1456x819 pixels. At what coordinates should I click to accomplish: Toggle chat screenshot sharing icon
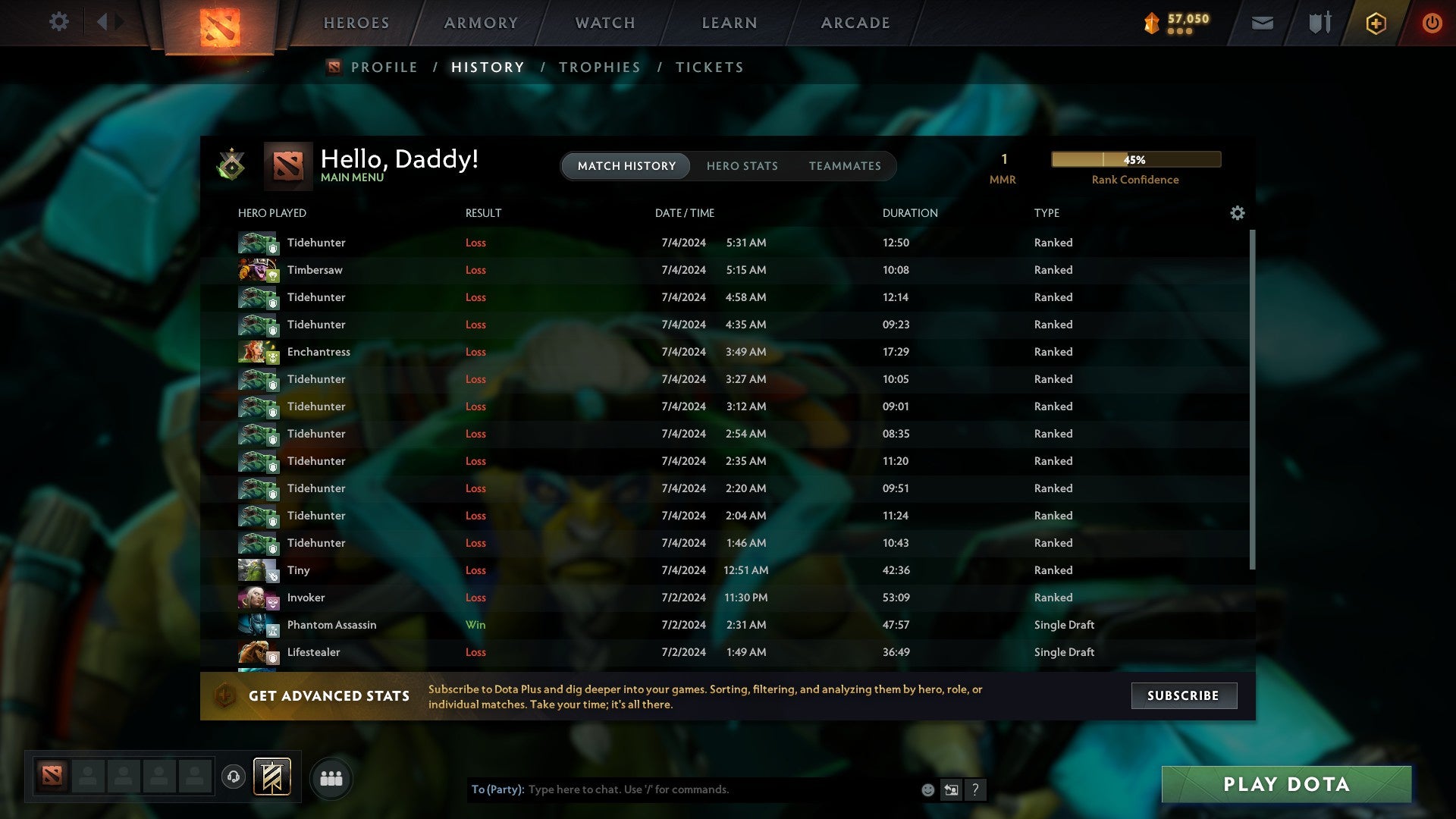pos(952,789)
